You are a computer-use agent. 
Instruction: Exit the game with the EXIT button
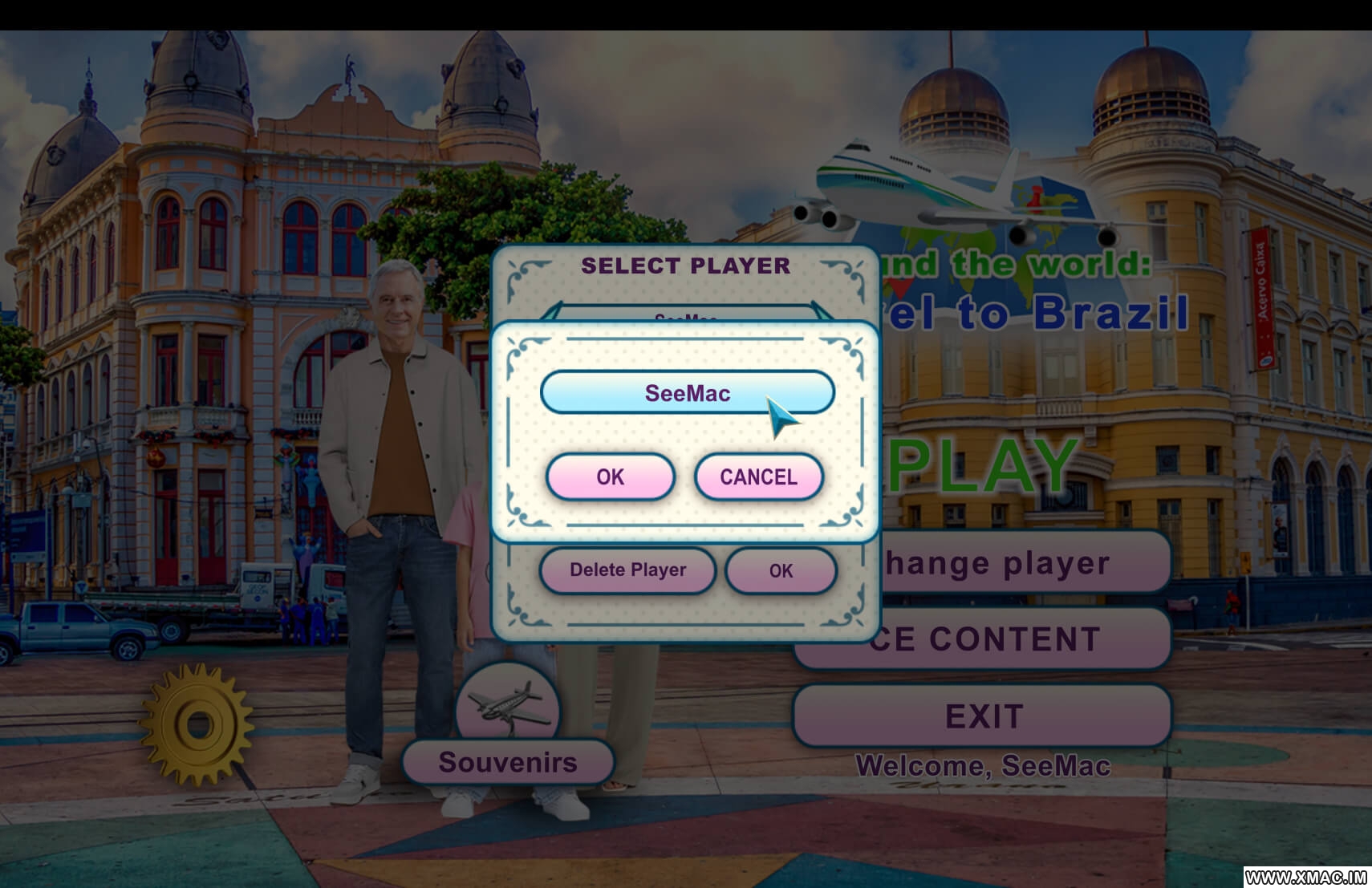(983, 716)
